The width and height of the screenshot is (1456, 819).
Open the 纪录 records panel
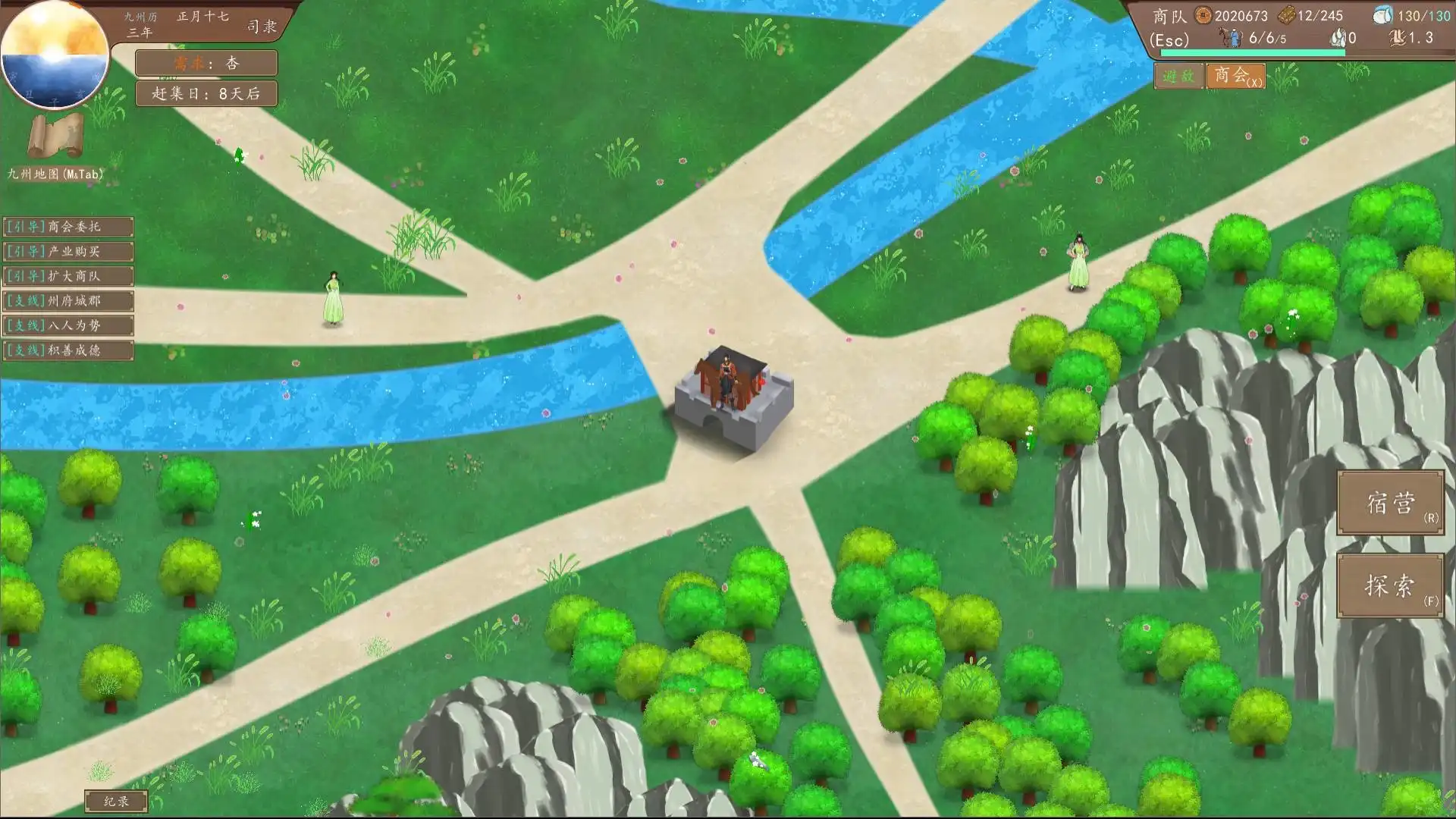click(118, 802)
